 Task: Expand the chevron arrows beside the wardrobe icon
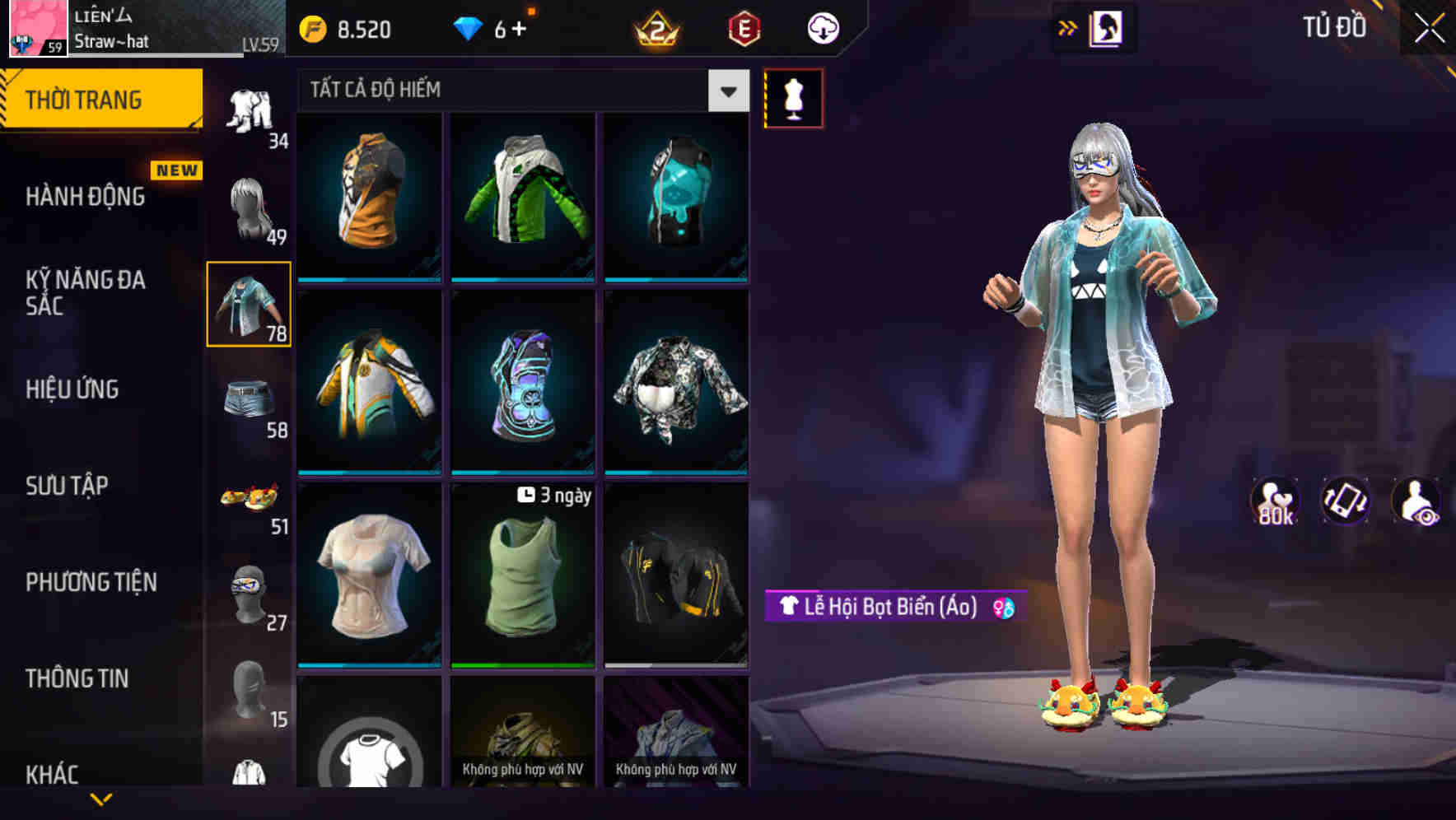tap(1068, 27)
